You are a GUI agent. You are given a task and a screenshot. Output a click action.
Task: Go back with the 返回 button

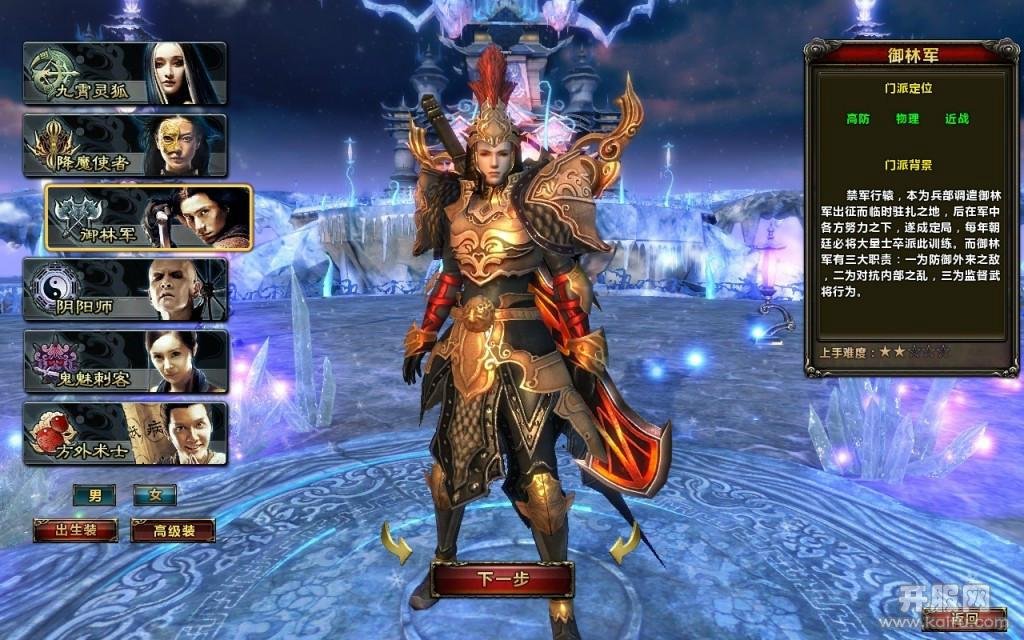(965, 619)
